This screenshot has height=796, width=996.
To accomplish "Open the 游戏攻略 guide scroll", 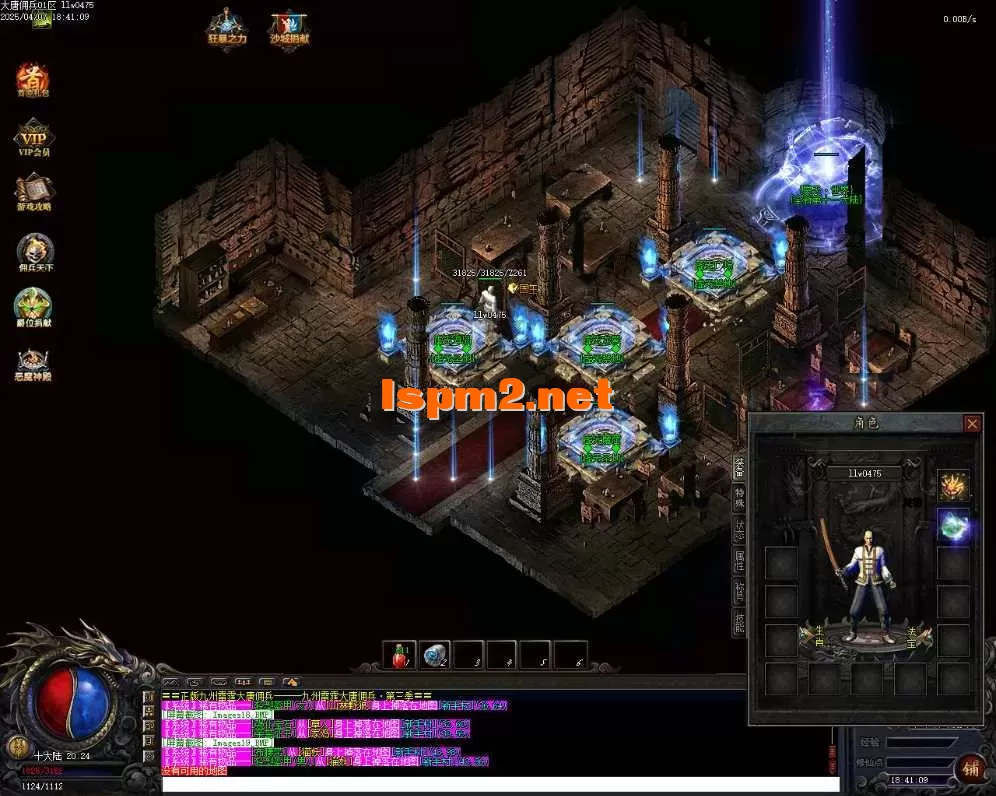I will [x=34, y=190].
